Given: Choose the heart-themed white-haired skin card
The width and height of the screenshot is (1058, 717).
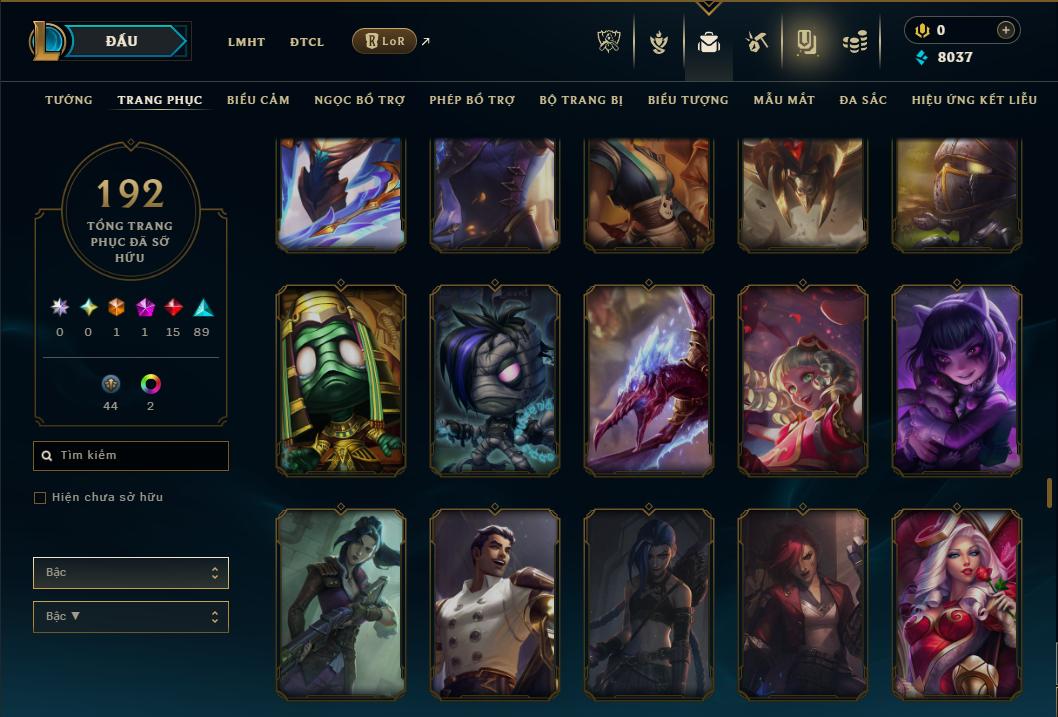Looking at the screenshot, I should click(x=957, y=603).
